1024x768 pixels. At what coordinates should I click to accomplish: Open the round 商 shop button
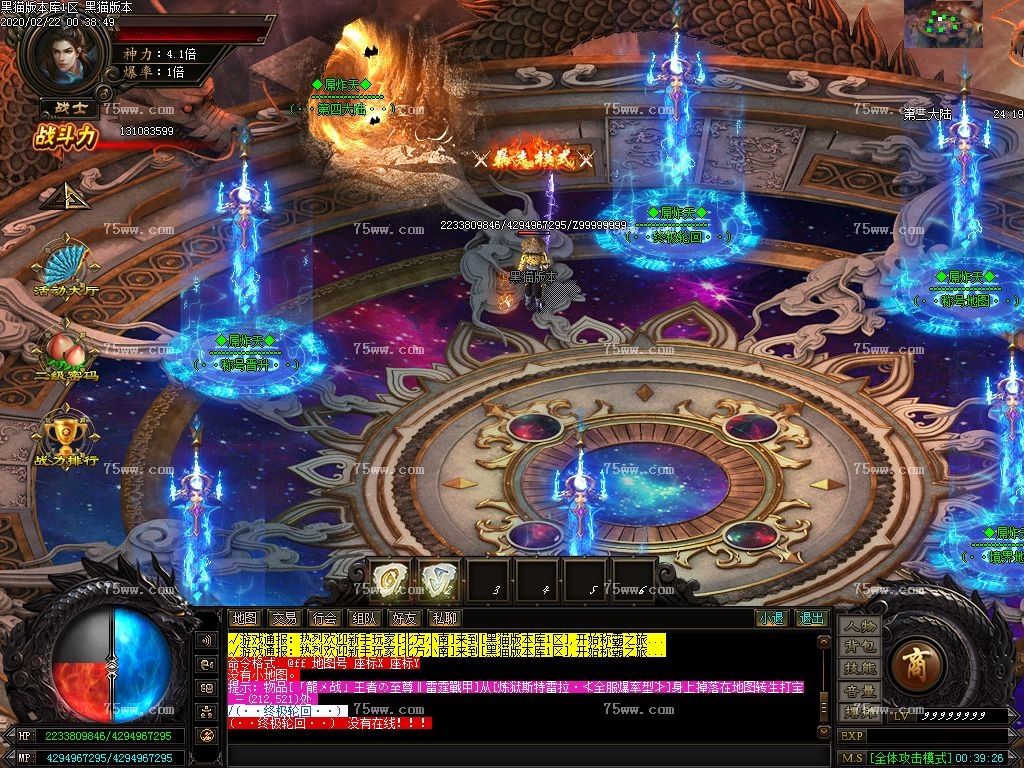pos(914,664)
